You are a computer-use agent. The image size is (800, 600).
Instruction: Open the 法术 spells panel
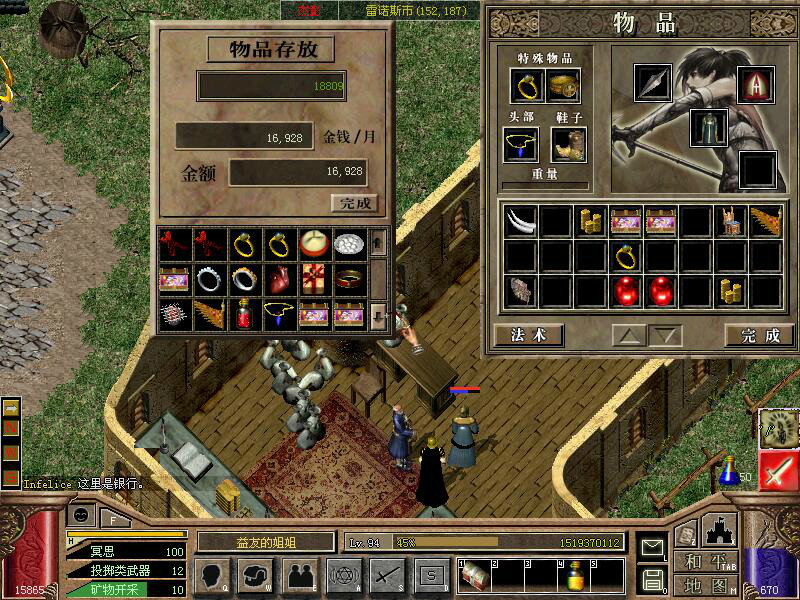tap(528, 335)
